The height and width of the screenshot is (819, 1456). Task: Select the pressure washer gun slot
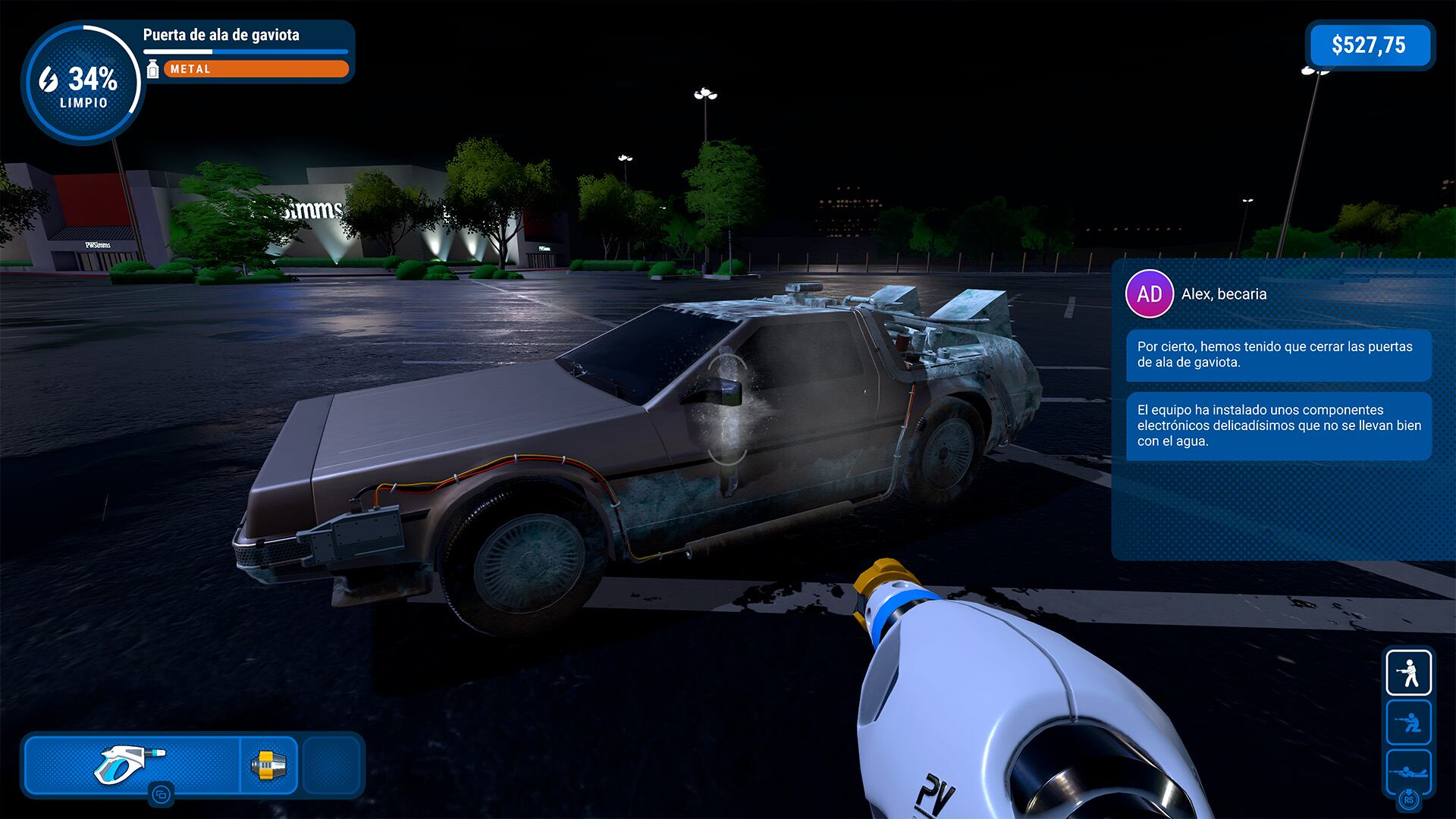[x=132, y=764]
